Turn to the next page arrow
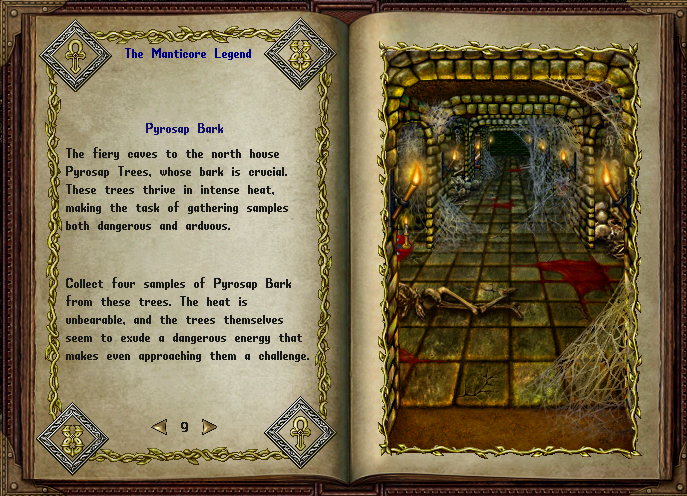The width and height of the screenshot is (687, 496). click(x=209, y=427)
